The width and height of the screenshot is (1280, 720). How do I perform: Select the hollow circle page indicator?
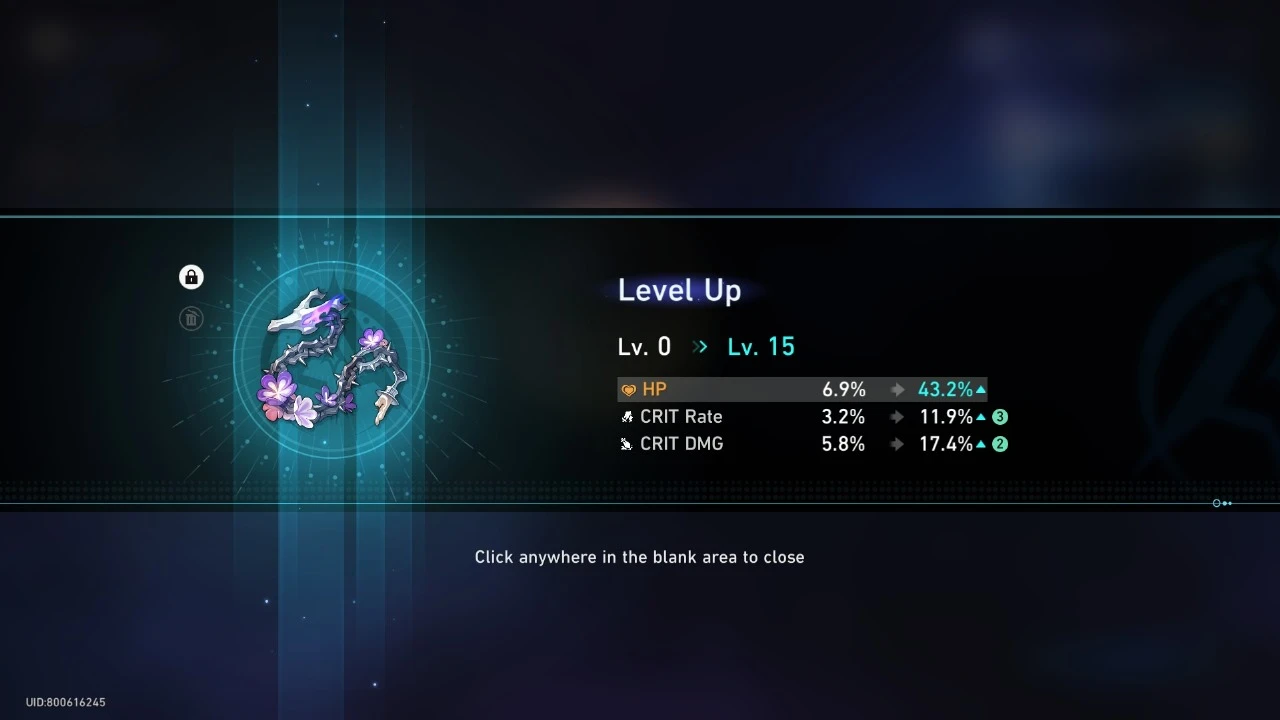(x=1216, y=503)
